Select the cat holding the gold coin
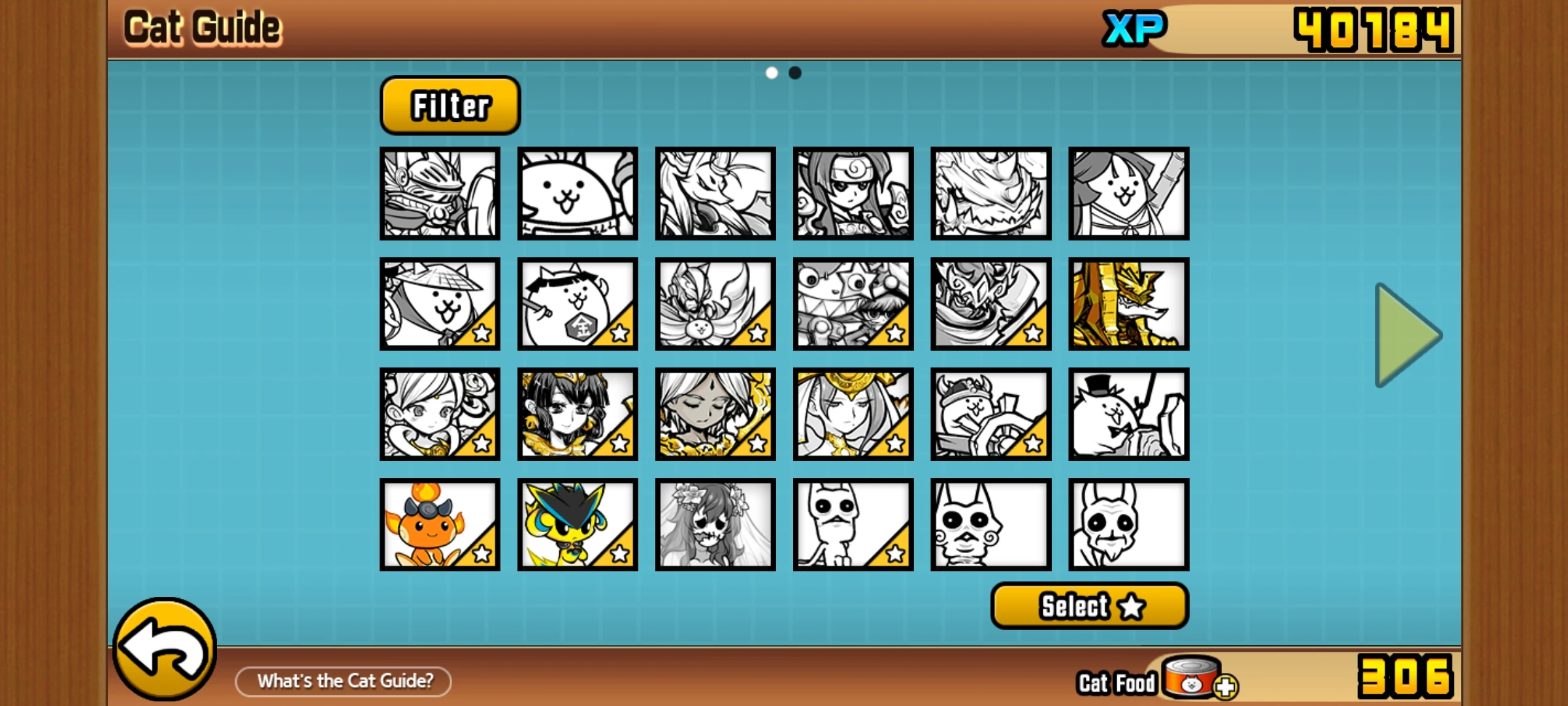 pyautogui.click(x=577, y=304)
